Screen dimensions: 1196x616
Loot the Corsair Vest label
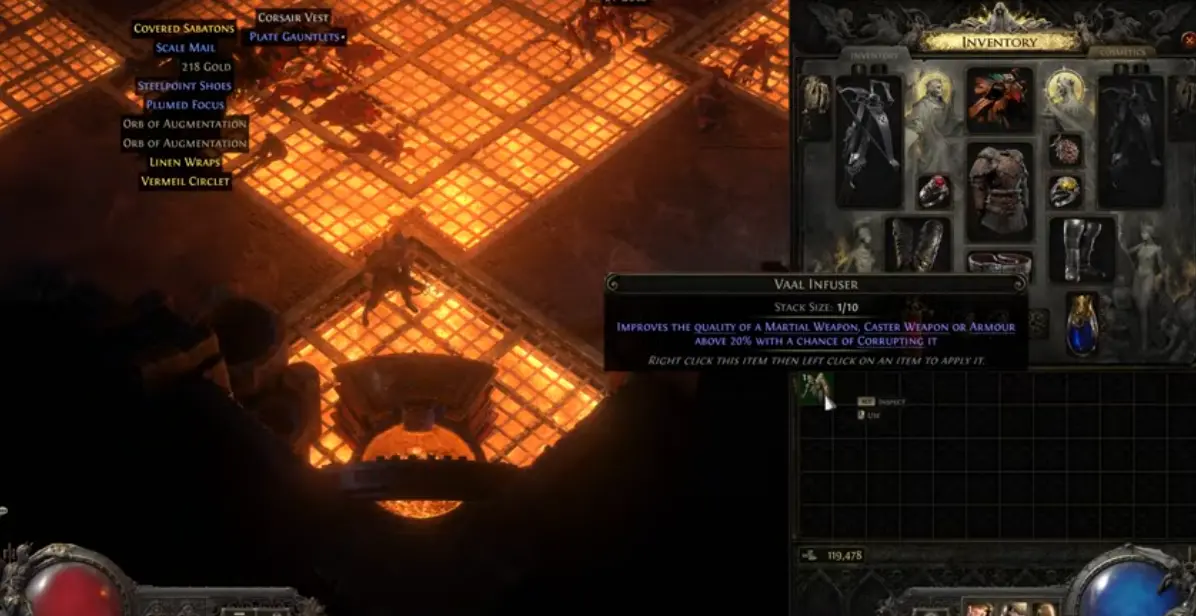click(x=295, y=18)
